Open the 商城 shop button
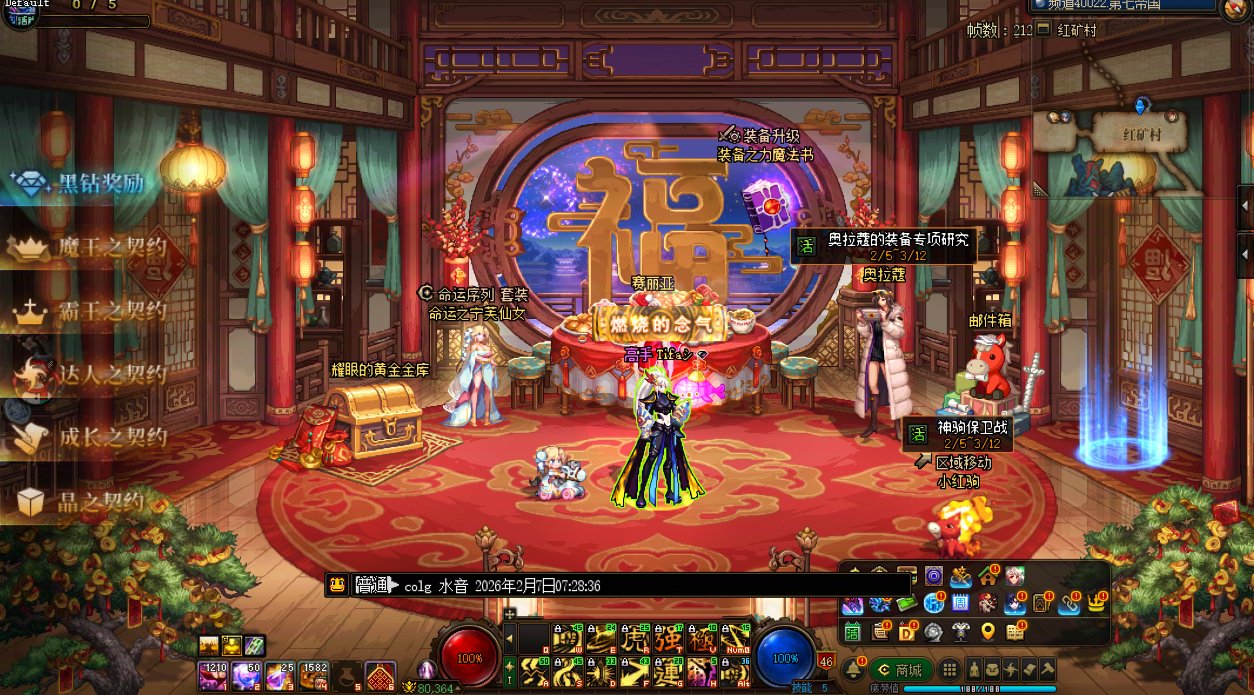The image size is (1254, 695). coord(900,670)
